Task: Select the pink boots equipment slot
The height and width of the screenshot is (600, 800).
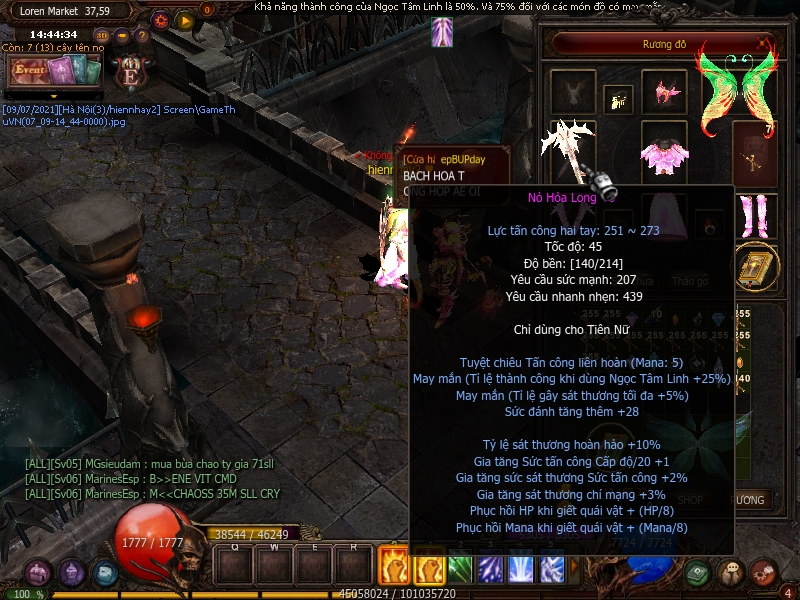Action: click(x=755, y=215)
